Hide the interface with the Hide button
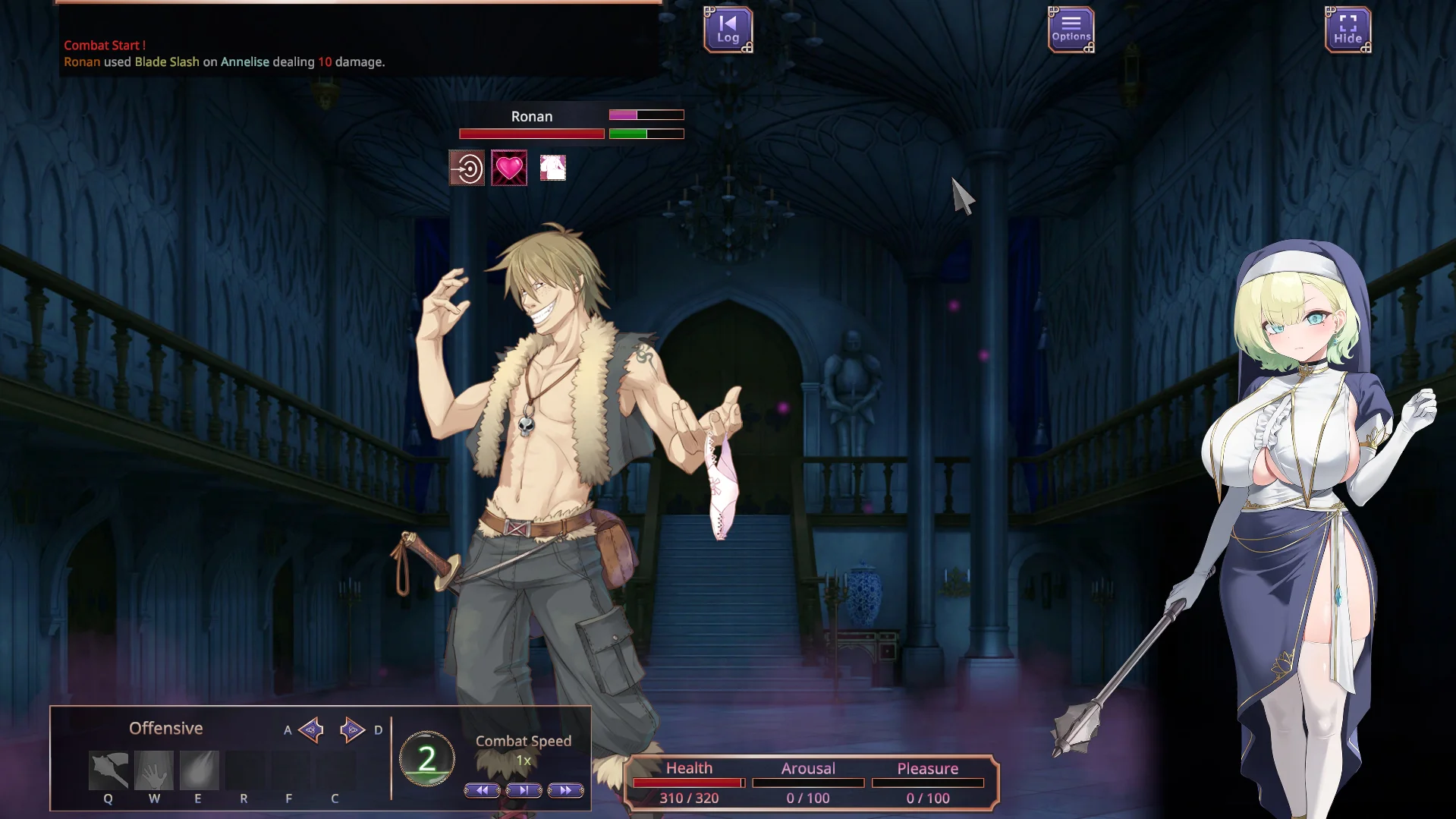 click(1348, 30)
